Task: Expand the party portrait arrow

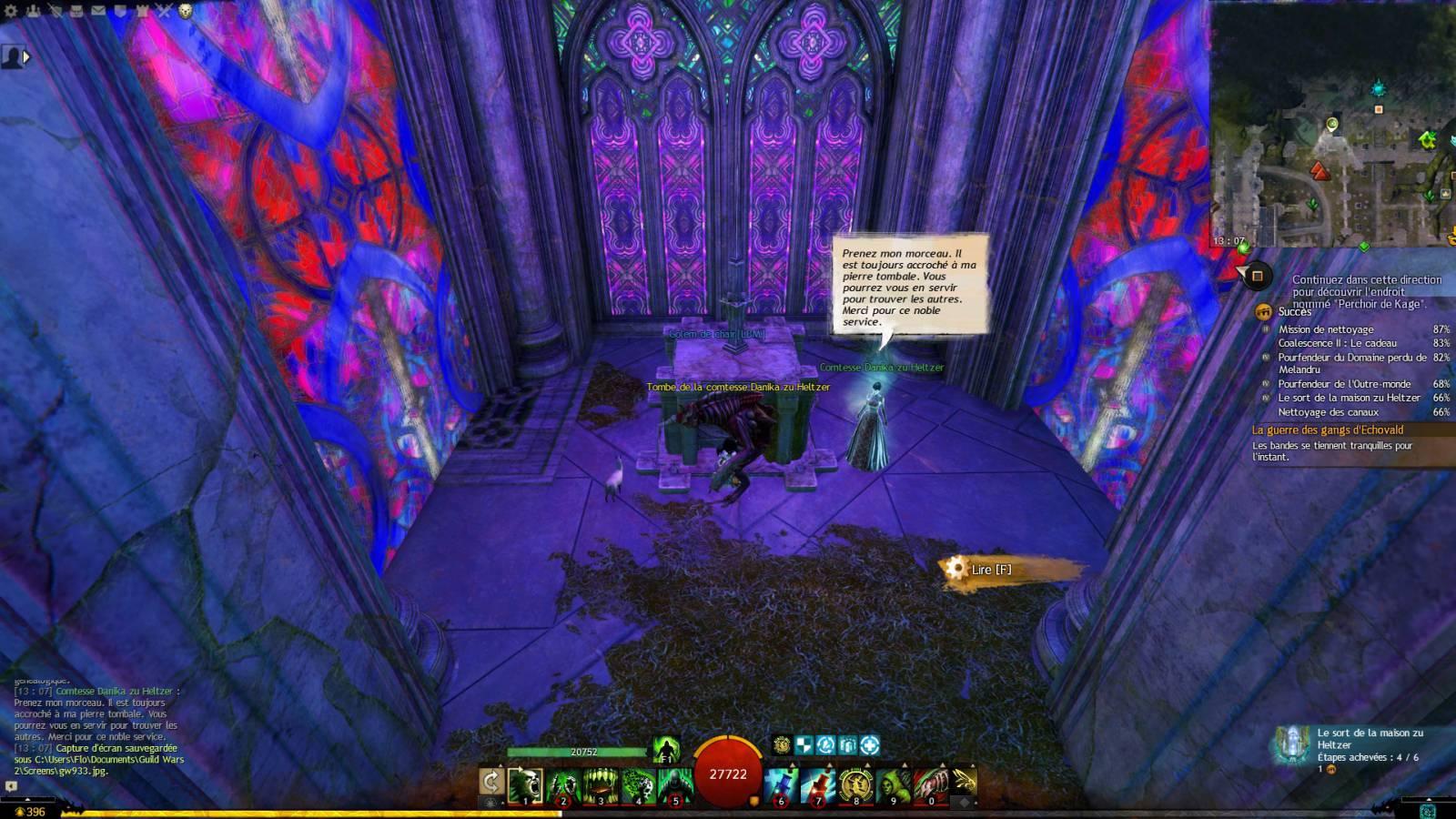Action: click(x=26, y=56)
